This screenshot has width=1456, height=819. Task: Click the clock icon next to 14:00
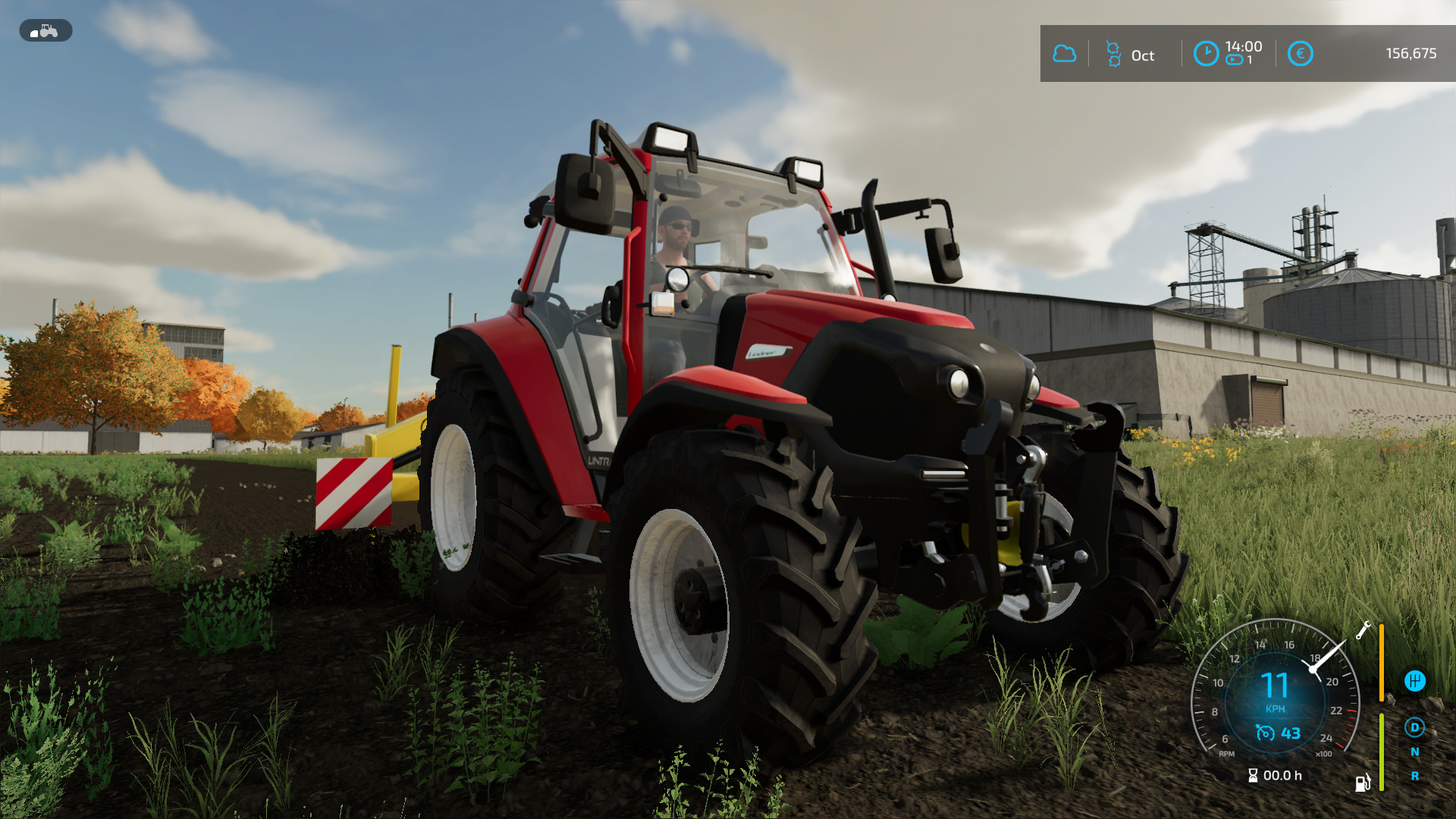[x=1206, y=53]
